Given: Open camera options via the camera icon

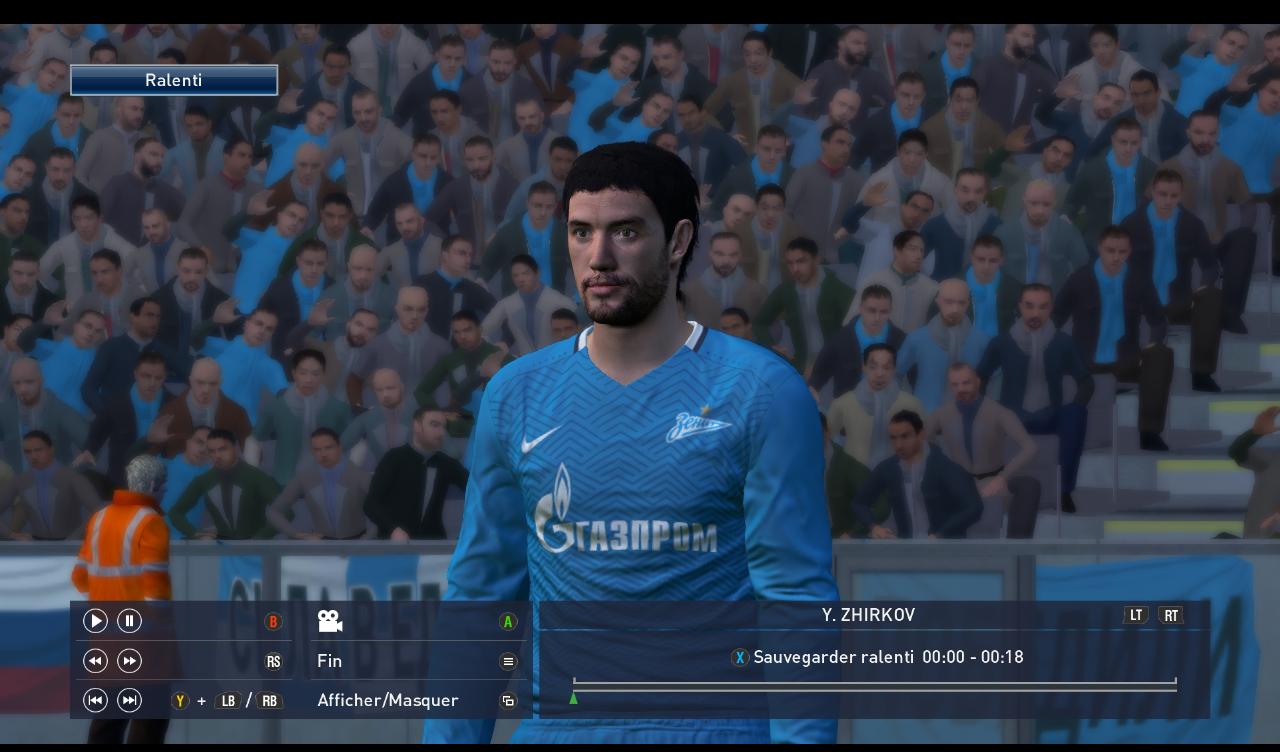Looking at the screenshot, I should 330,621.
